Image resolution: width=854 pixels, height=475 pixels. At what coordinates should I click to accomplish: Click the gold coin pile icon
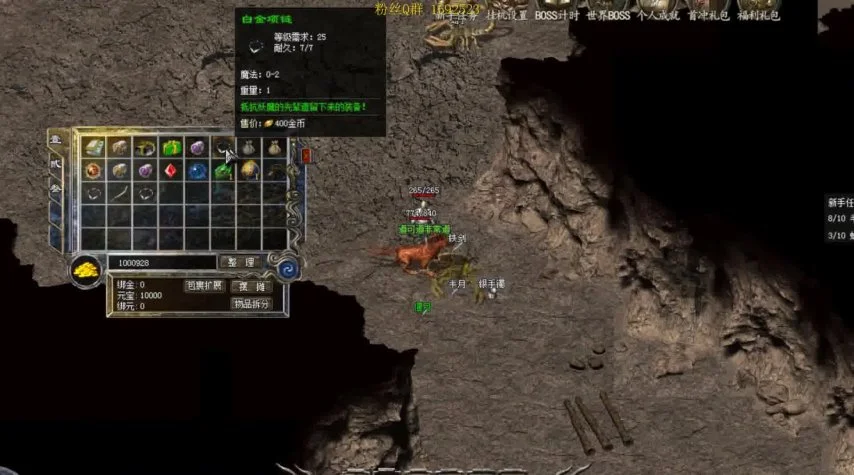(85, 267)
